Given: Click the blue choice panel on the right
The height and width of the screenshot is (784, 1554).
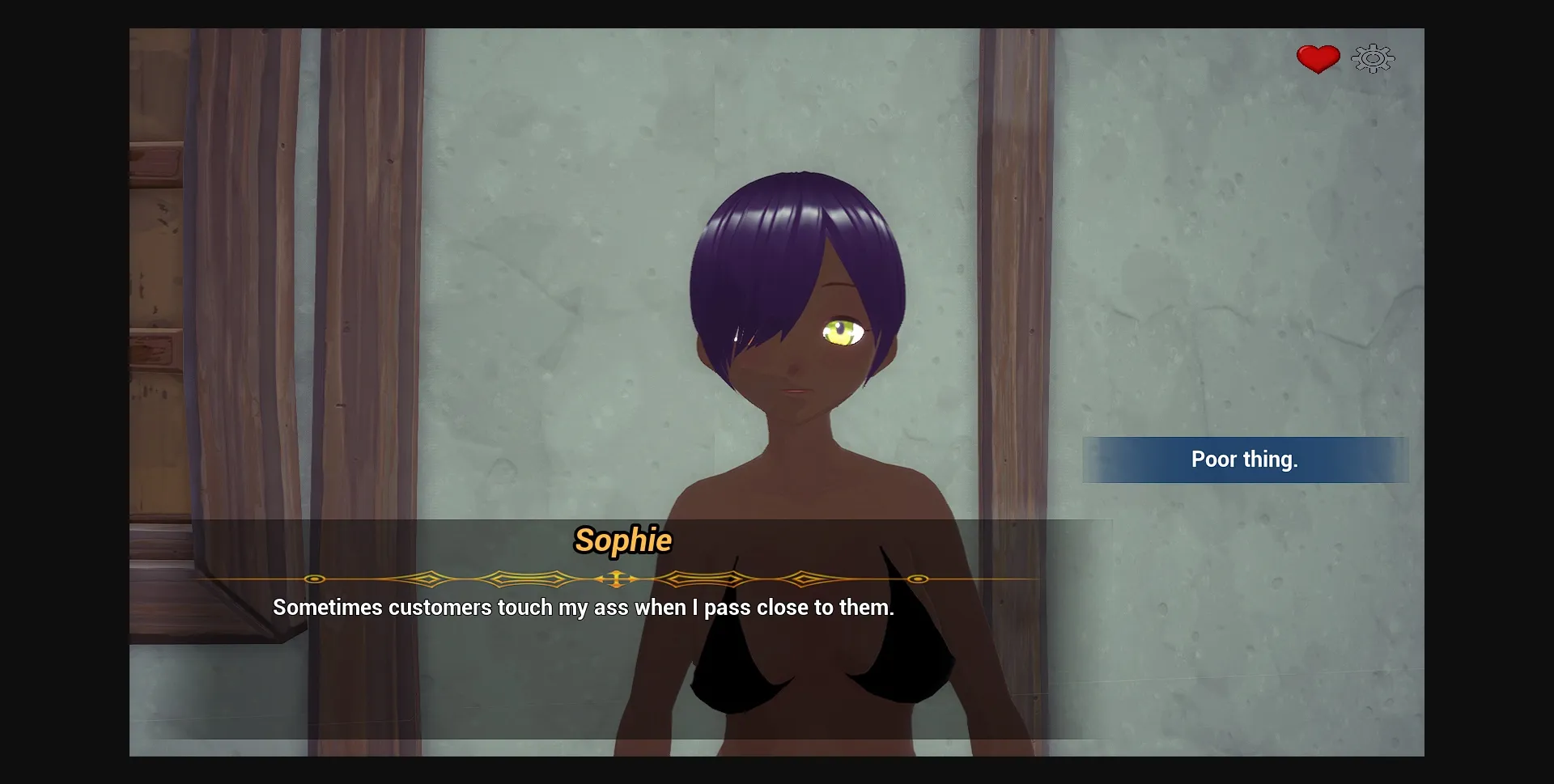Looking at the screenshot, I should point(1245,460).
